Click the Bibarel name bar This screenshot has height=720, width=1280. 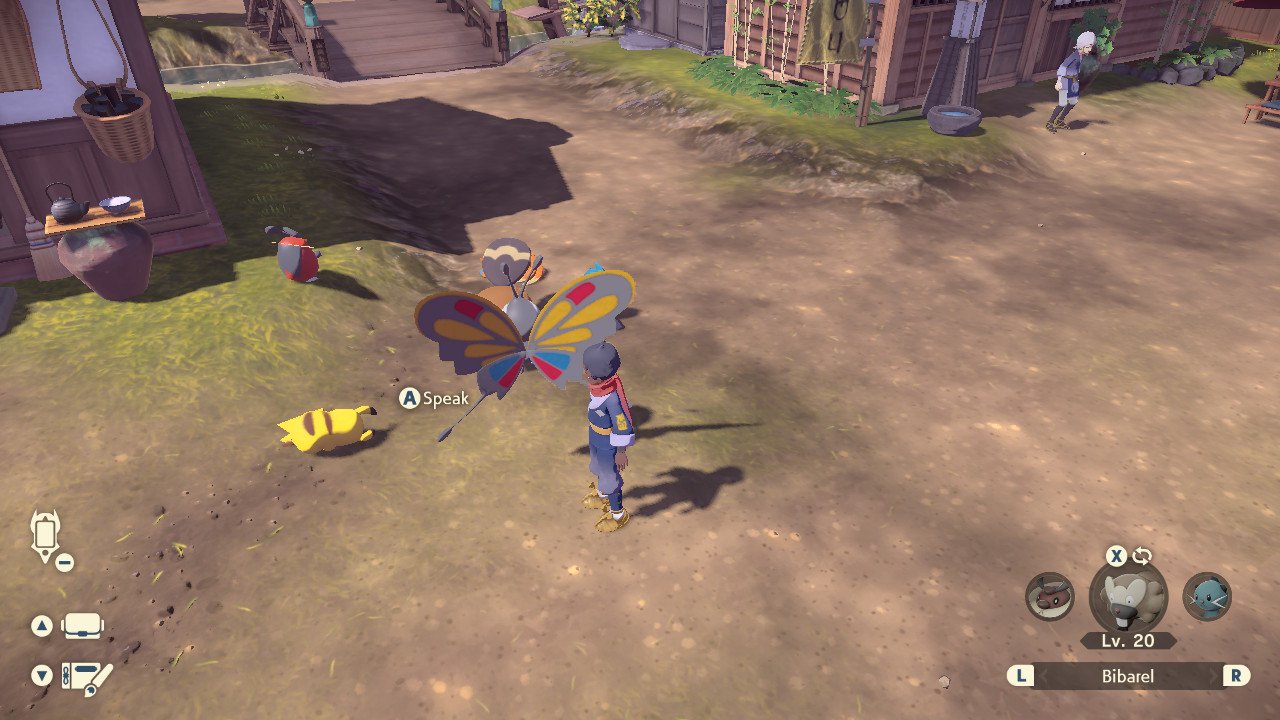point(1128,676)
